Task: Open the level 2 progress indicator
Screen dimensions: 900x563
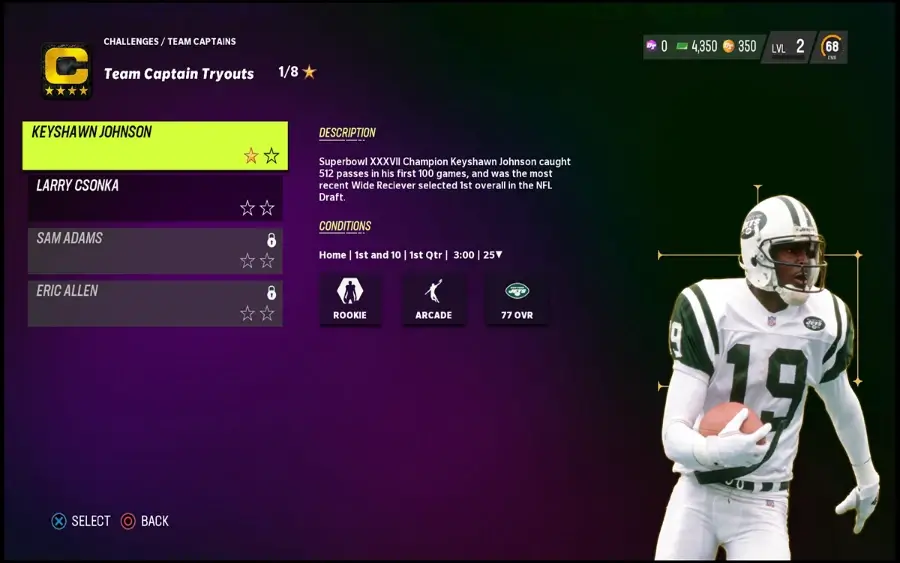Action: [x=789, y=47]
